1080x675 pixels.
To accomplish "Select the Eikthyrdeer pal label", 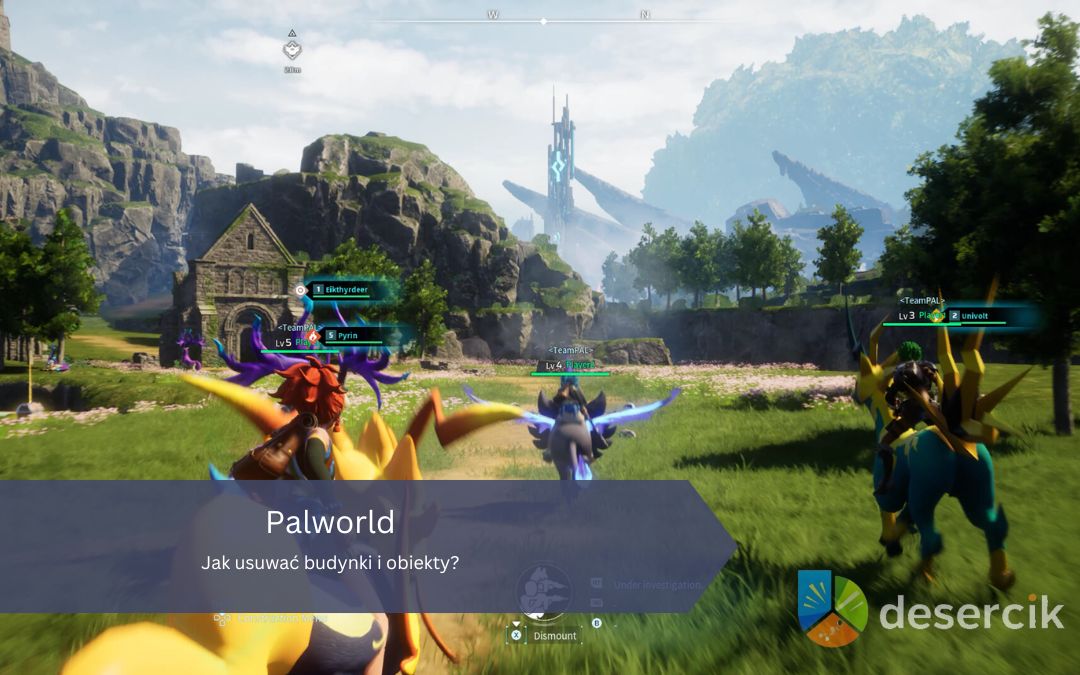I will point(346,289).
